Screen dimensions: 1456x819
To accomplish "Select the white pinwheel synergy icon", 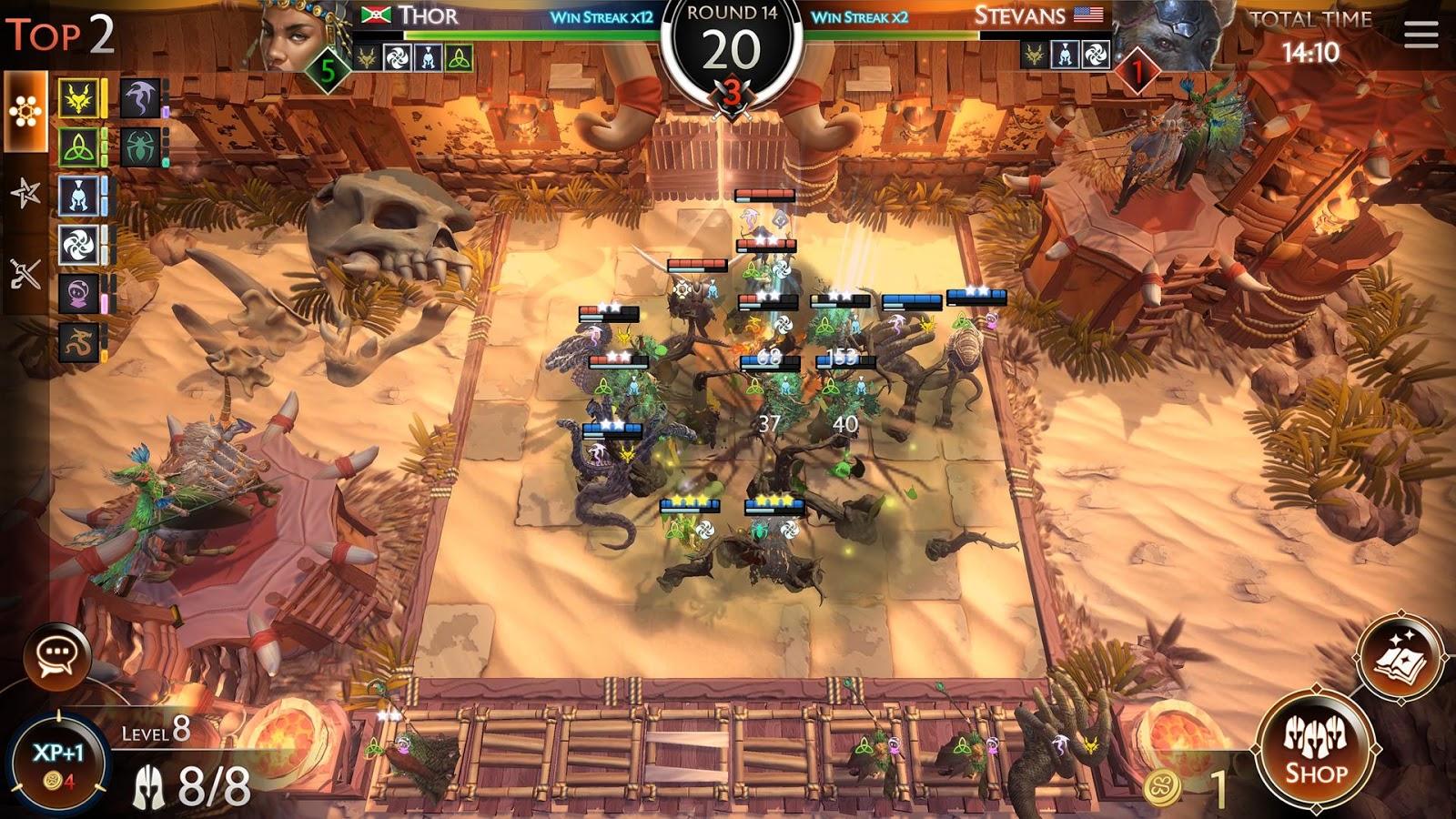I will (x=79, y=245).
